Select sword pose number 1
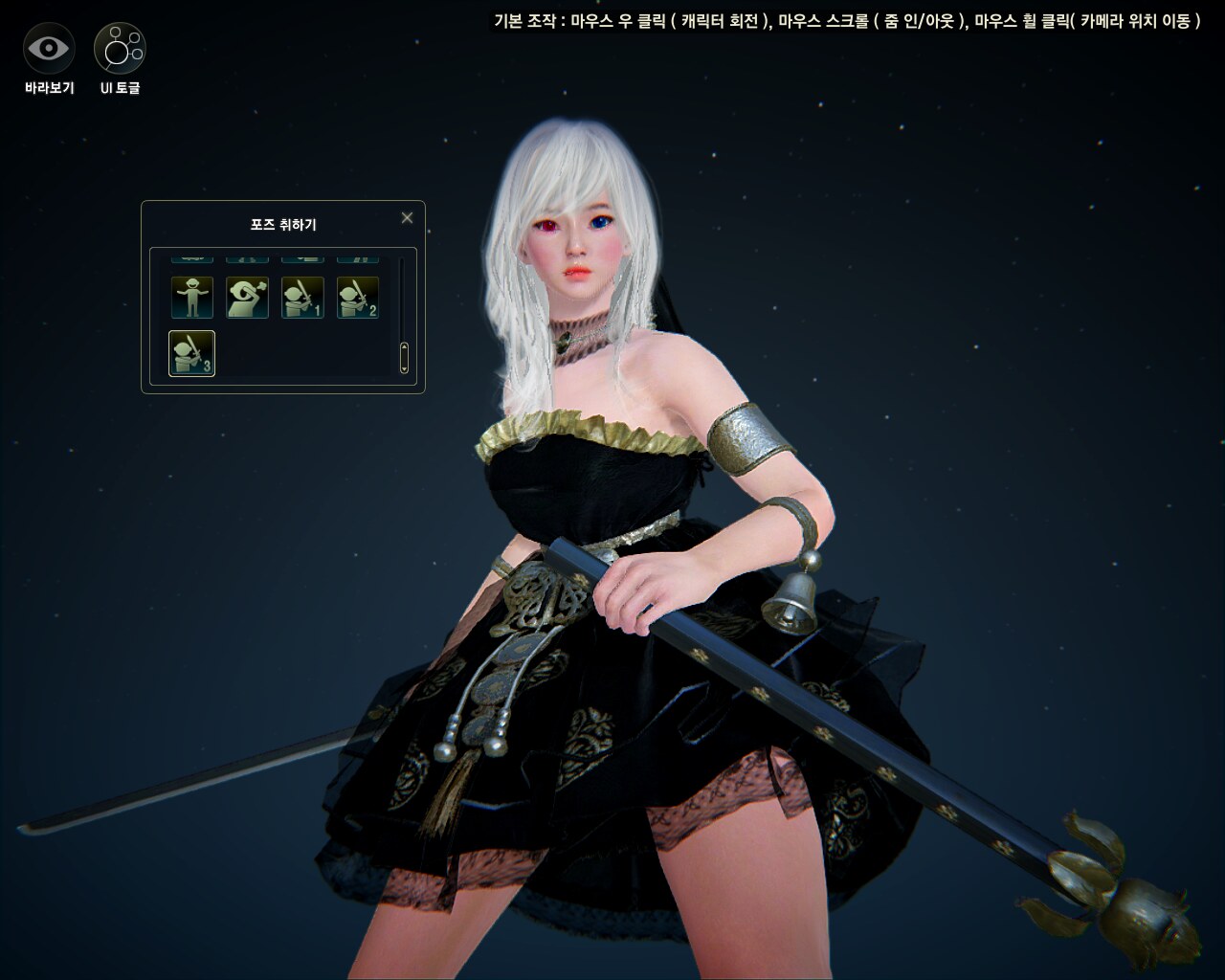 pos(302,298)
